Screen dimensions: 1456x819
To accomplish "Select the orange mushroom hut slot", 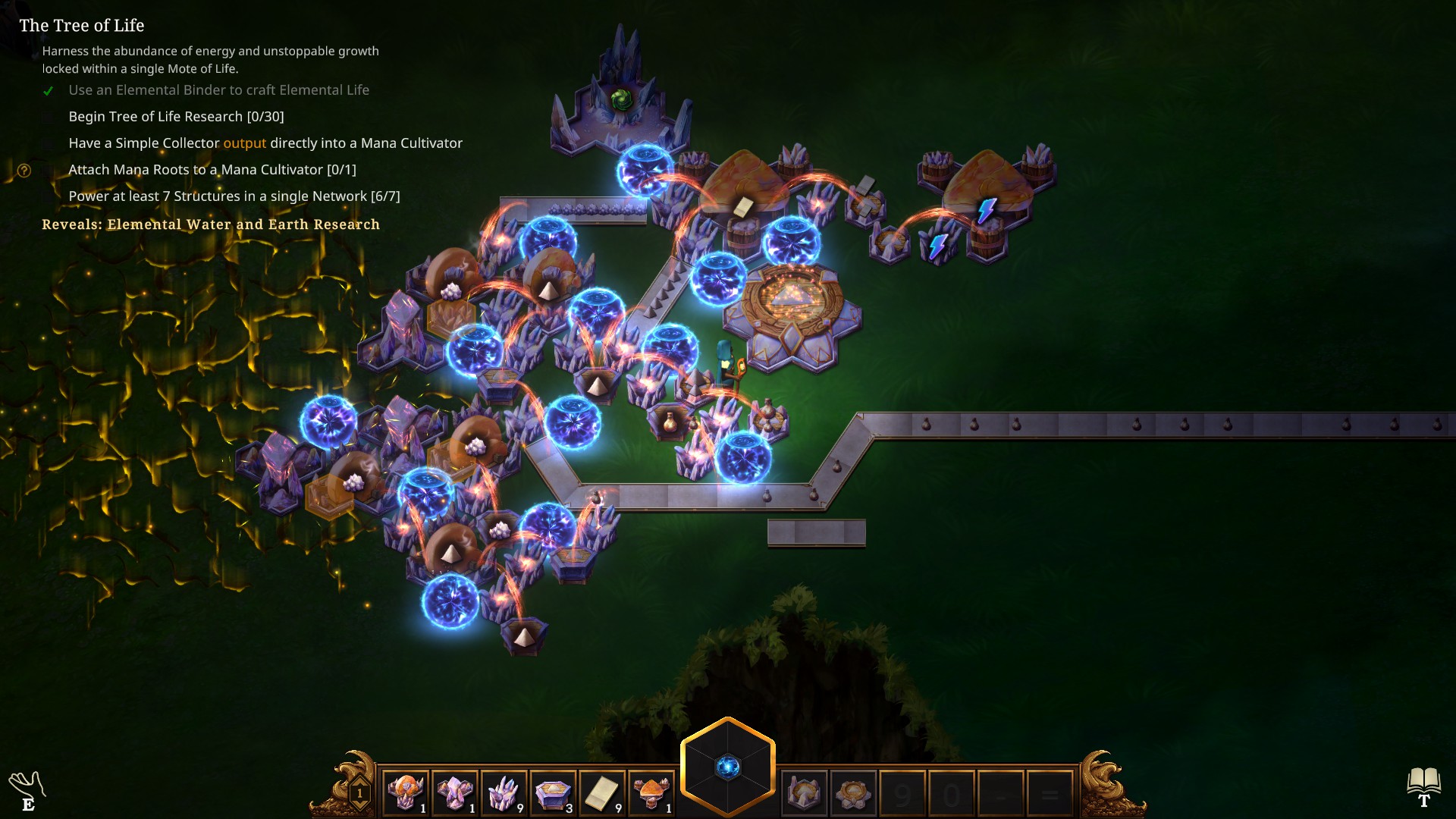I will (x=651, y=793).
